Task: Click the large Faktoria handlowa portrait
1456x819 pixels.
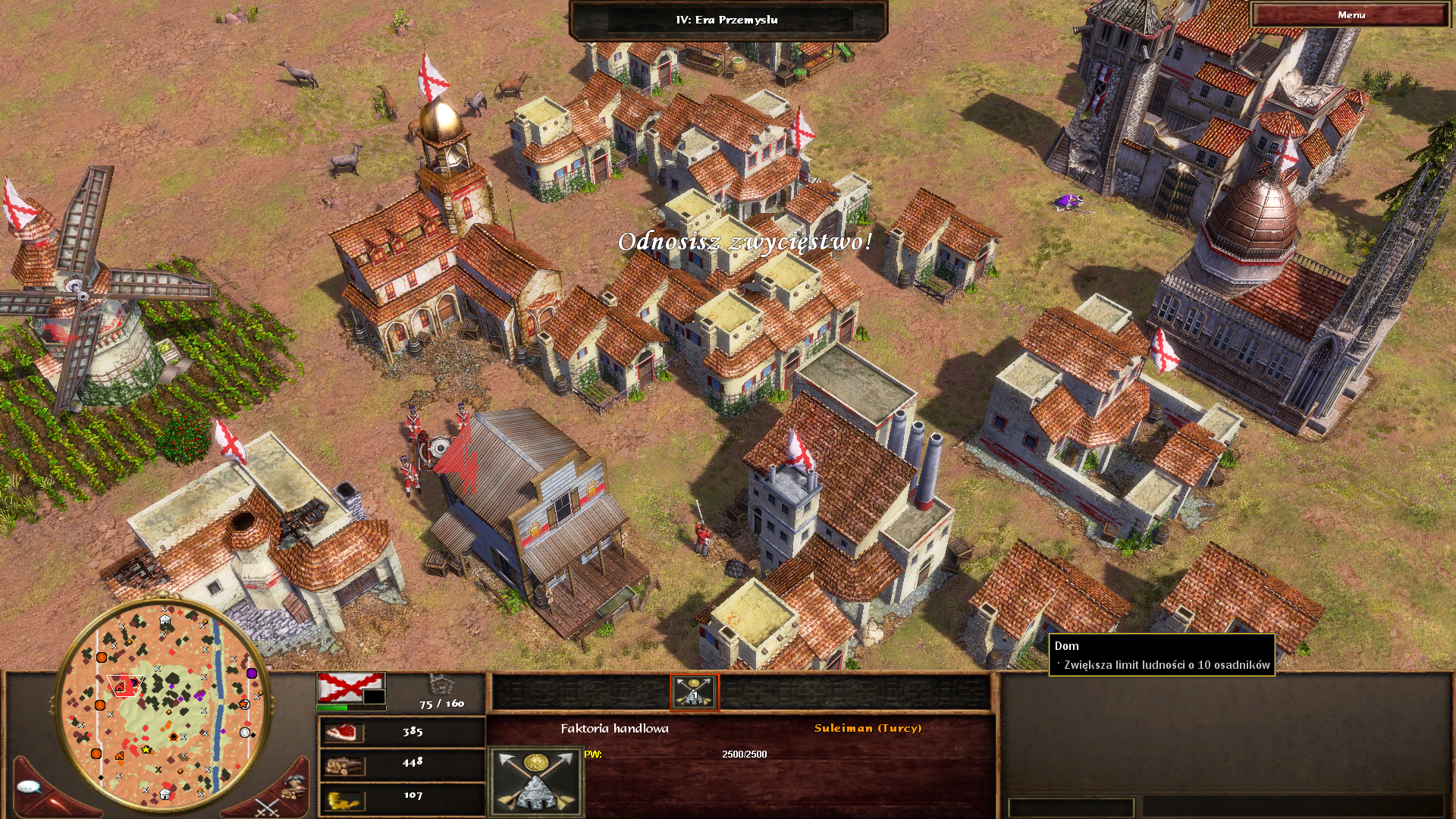Action: coord(536,781)
